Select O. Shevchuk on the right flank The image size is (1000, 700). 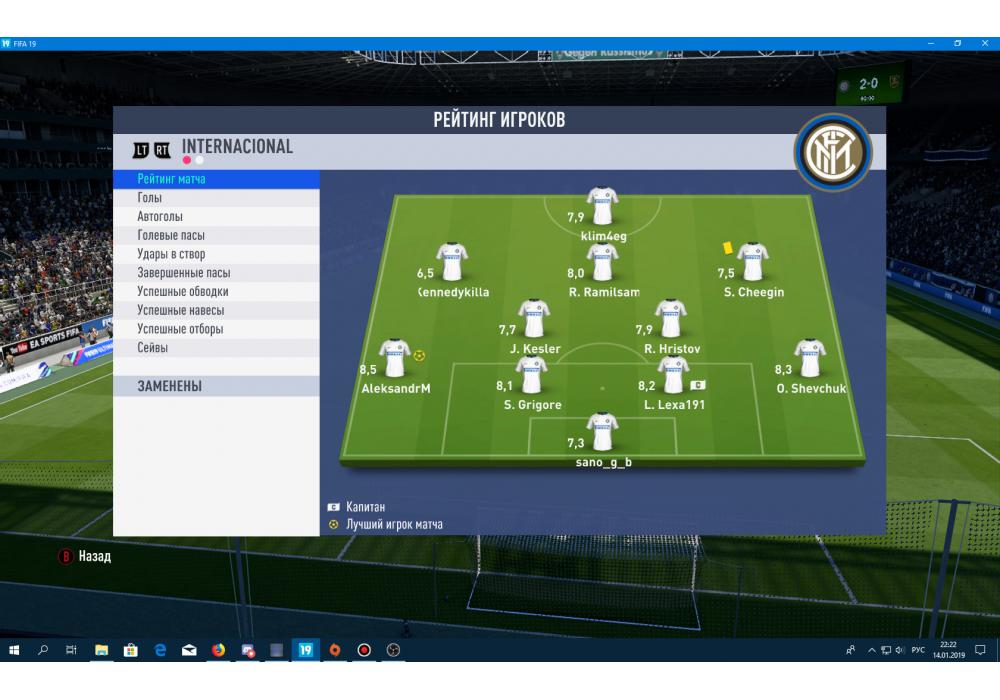[x=809, y=359]
